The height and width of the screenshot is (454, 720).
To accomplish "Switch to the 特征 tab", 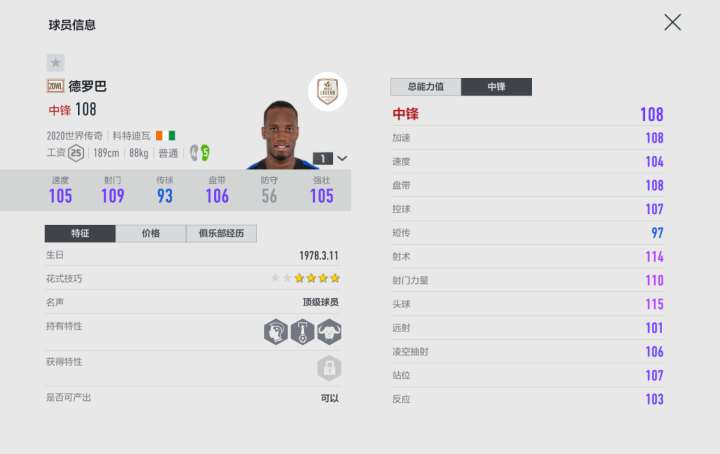I will [x=80, y=233].
